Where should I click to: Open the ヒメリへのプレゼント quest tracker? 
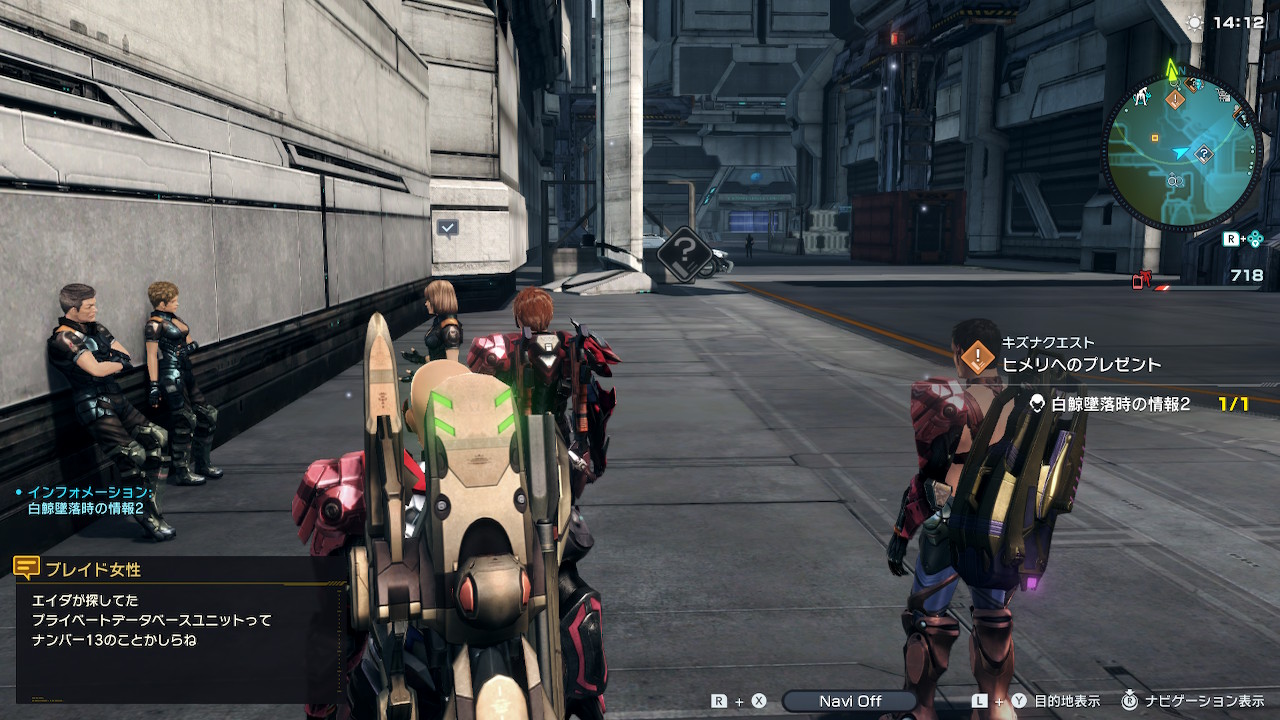point(1080,364)
